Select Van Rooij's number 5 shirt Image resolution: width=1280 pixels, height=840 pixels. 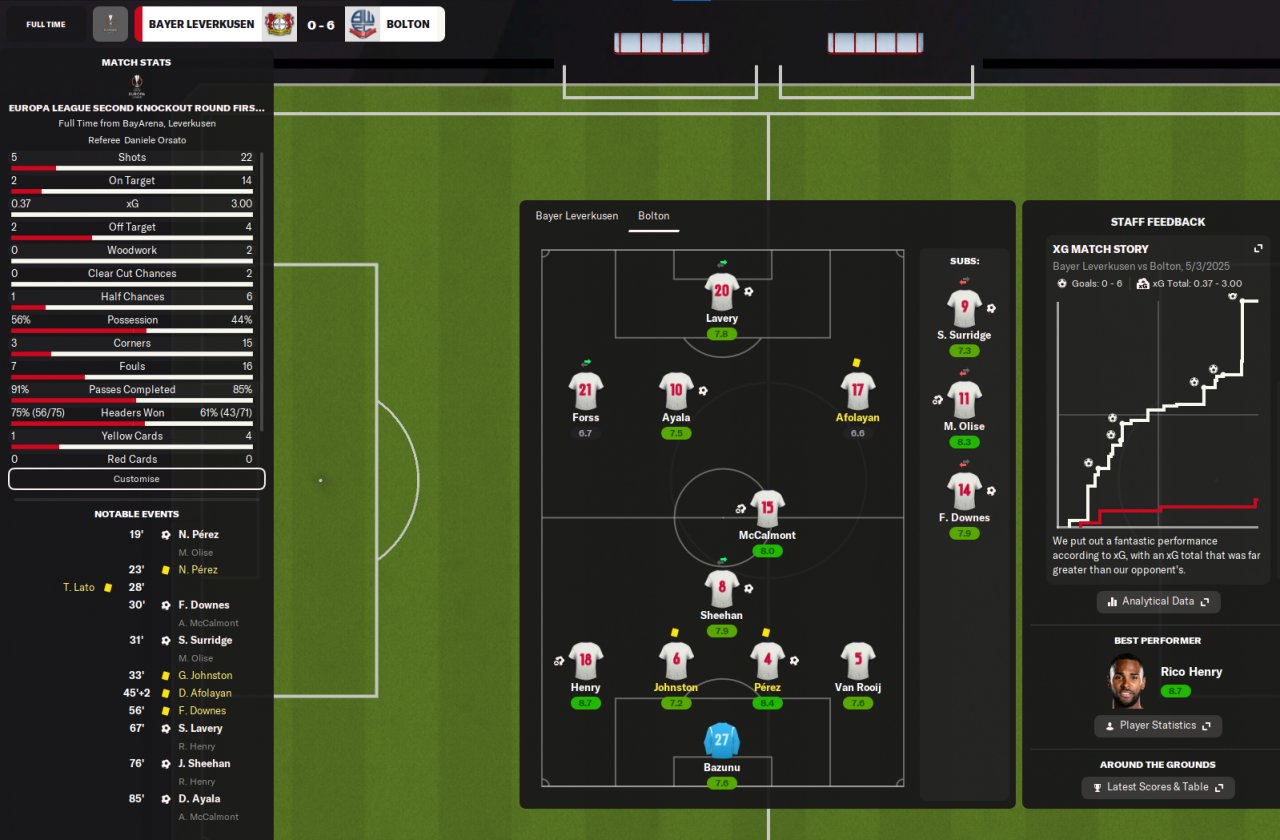(x=858, y=660)
